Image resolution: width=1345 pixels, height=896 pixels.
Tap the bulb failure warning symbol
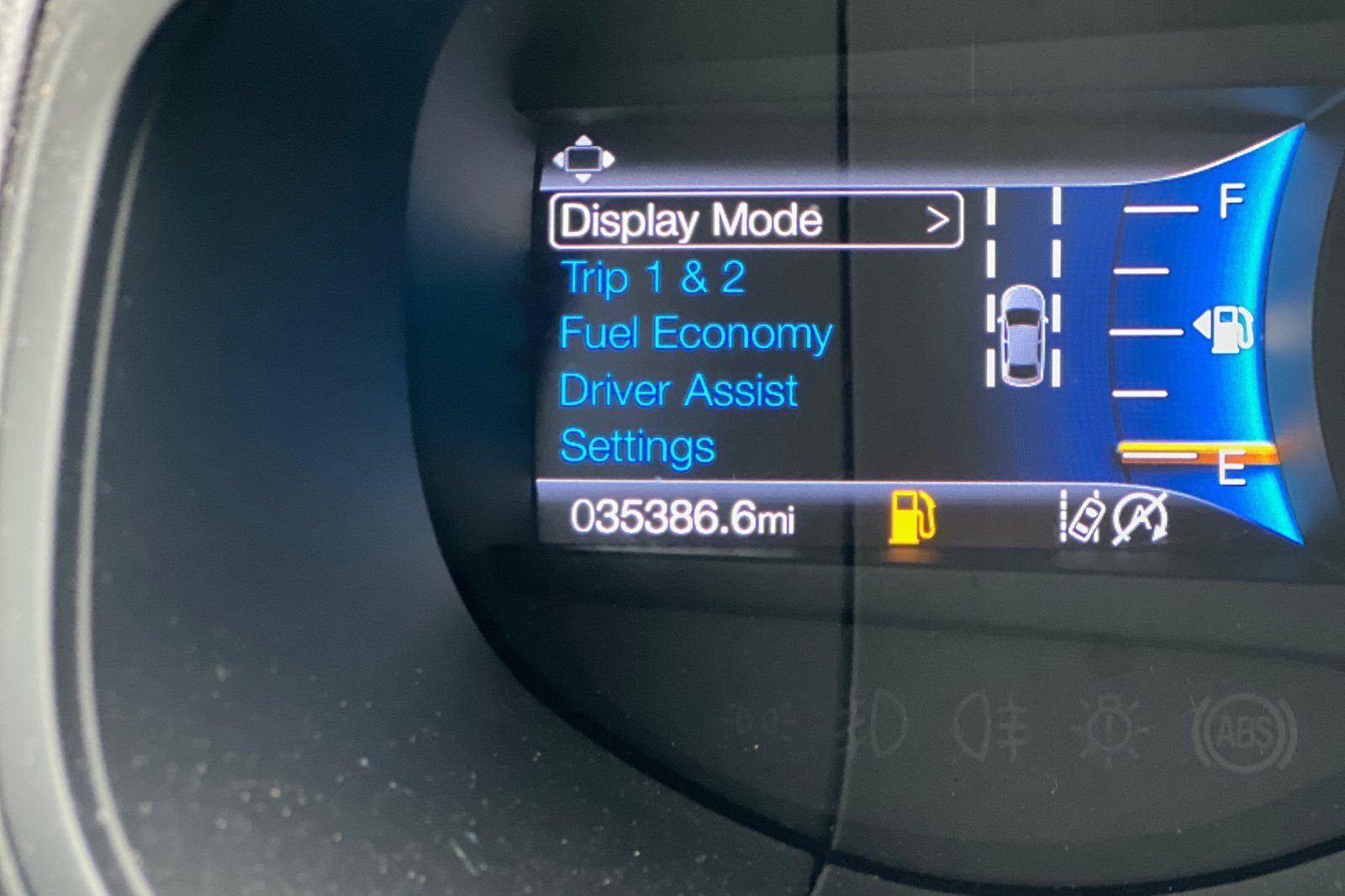(1110, 728)
